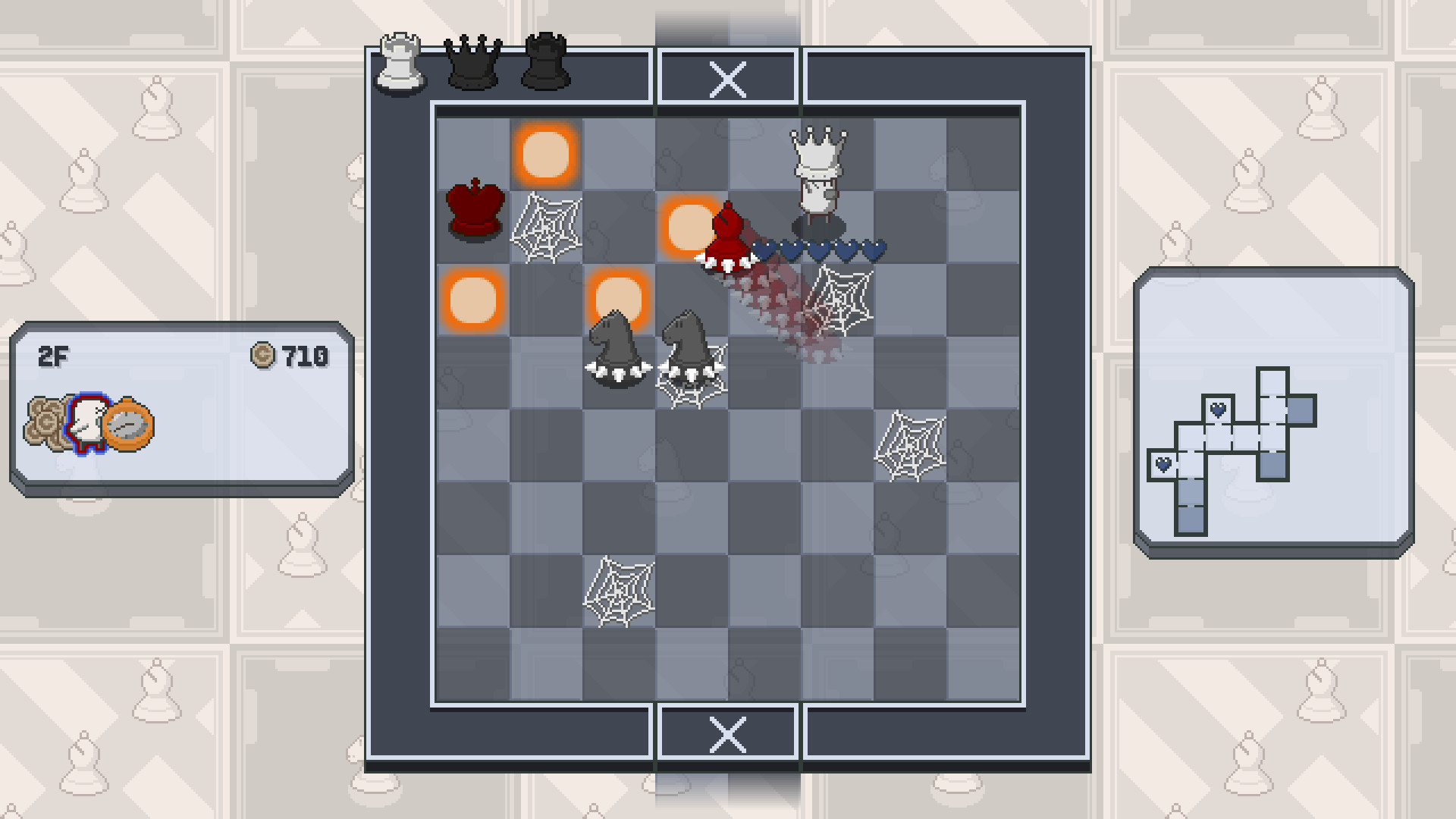Click the orange pocket watch icon in the left panel
The image size is (1456, 819).
click(129, 425)
